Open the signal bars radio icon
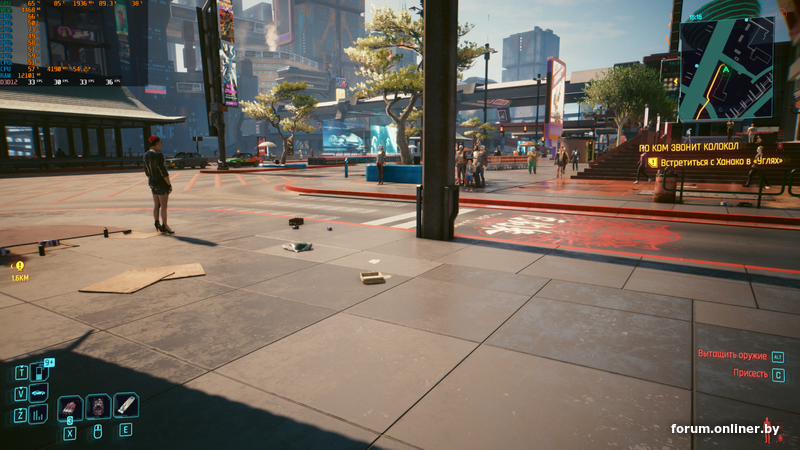The image size is (800, 450). 38,413
